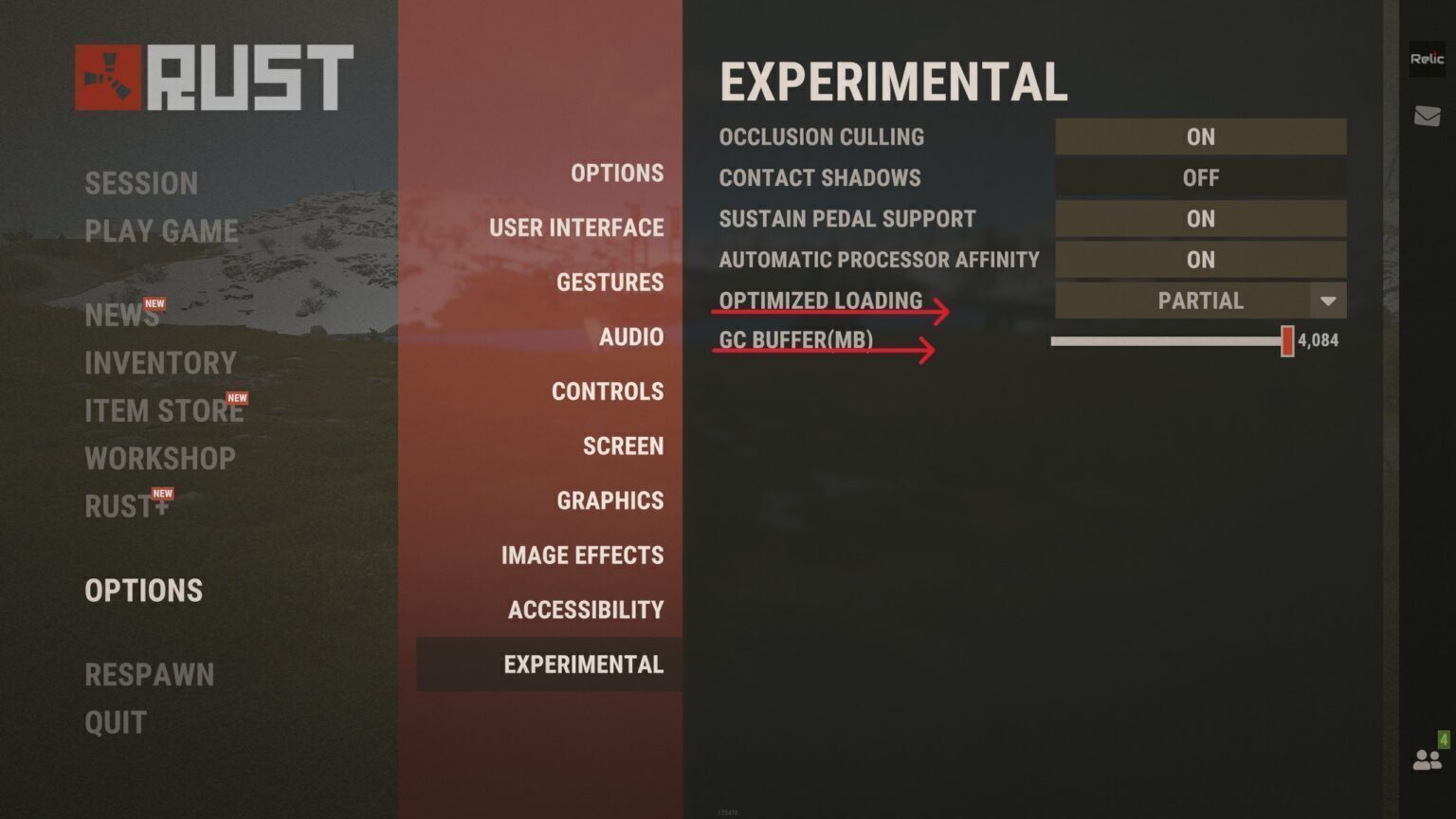
Task: Open the Accessibility settings tab
Action: (x=586, y=610)
